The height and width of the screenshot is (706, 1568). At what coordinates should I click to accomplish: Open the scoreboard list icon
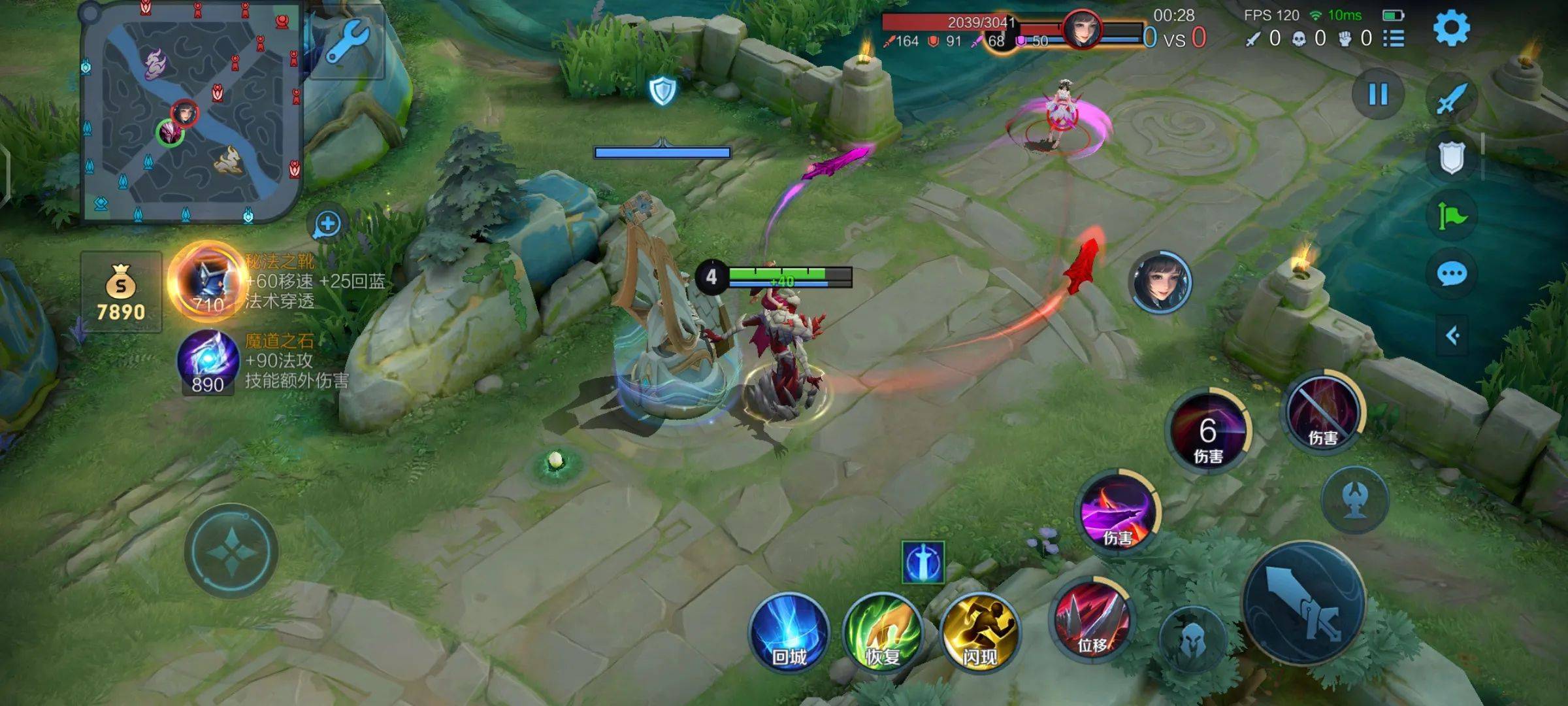point(1394,39)
